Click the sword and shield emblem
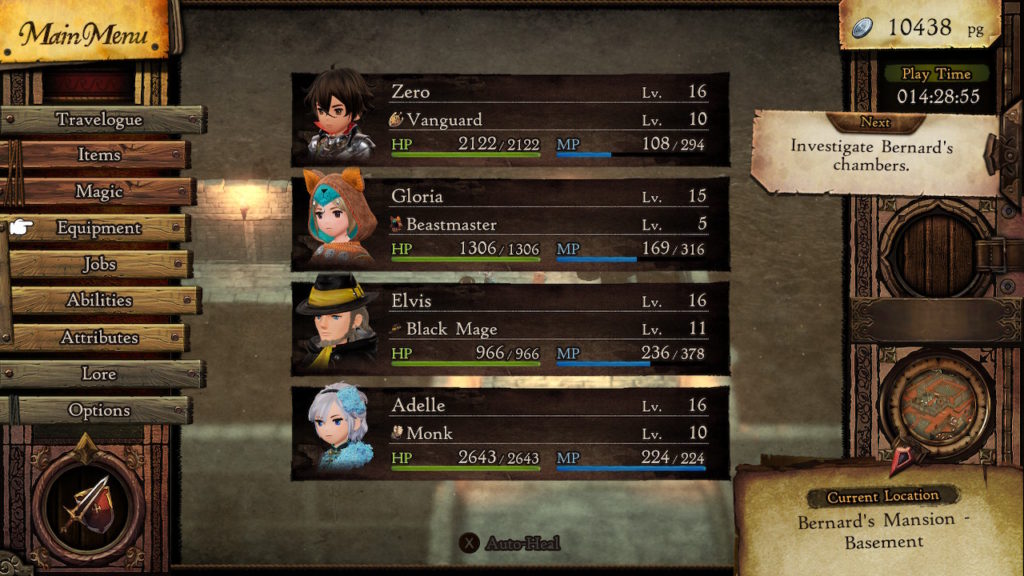Viewport: 1024px width, 576px height. pyautogui.click(x=88, y=498)
